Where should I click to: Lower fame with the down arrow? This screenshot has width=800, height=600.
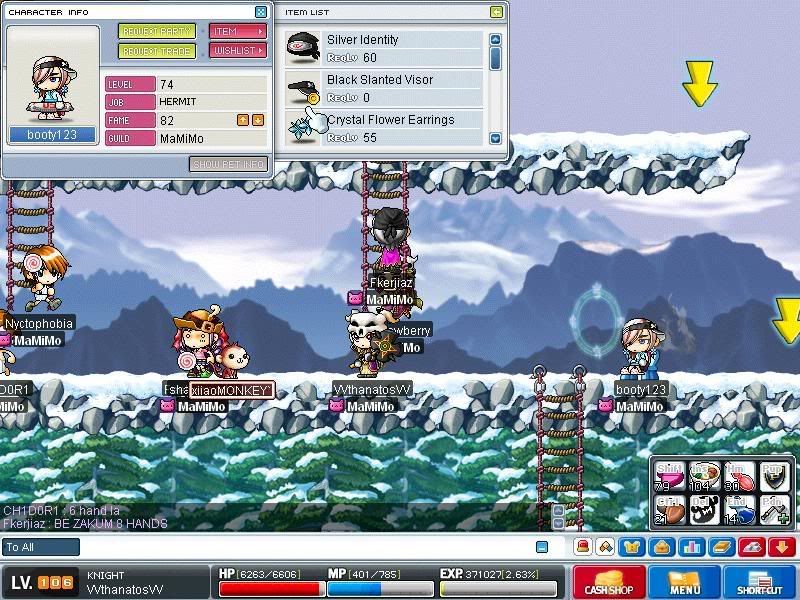[x=258, y=120]
